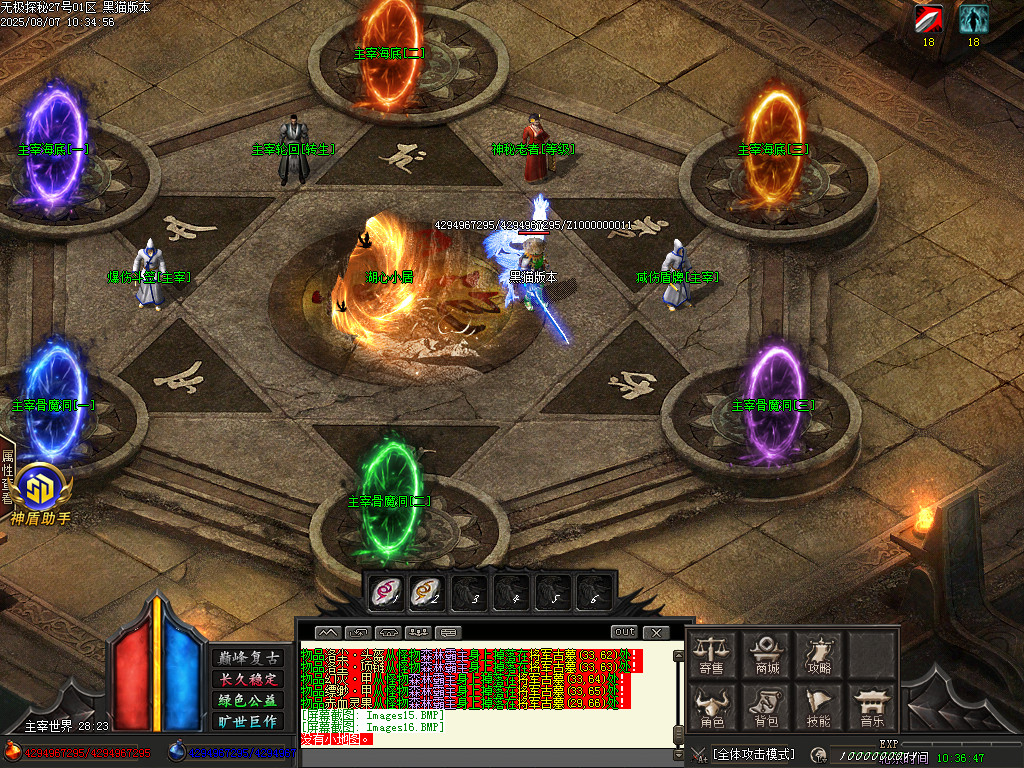Screen dimensions: 1024x768
Task: Open the 角色 character panel
Action: 712,708
